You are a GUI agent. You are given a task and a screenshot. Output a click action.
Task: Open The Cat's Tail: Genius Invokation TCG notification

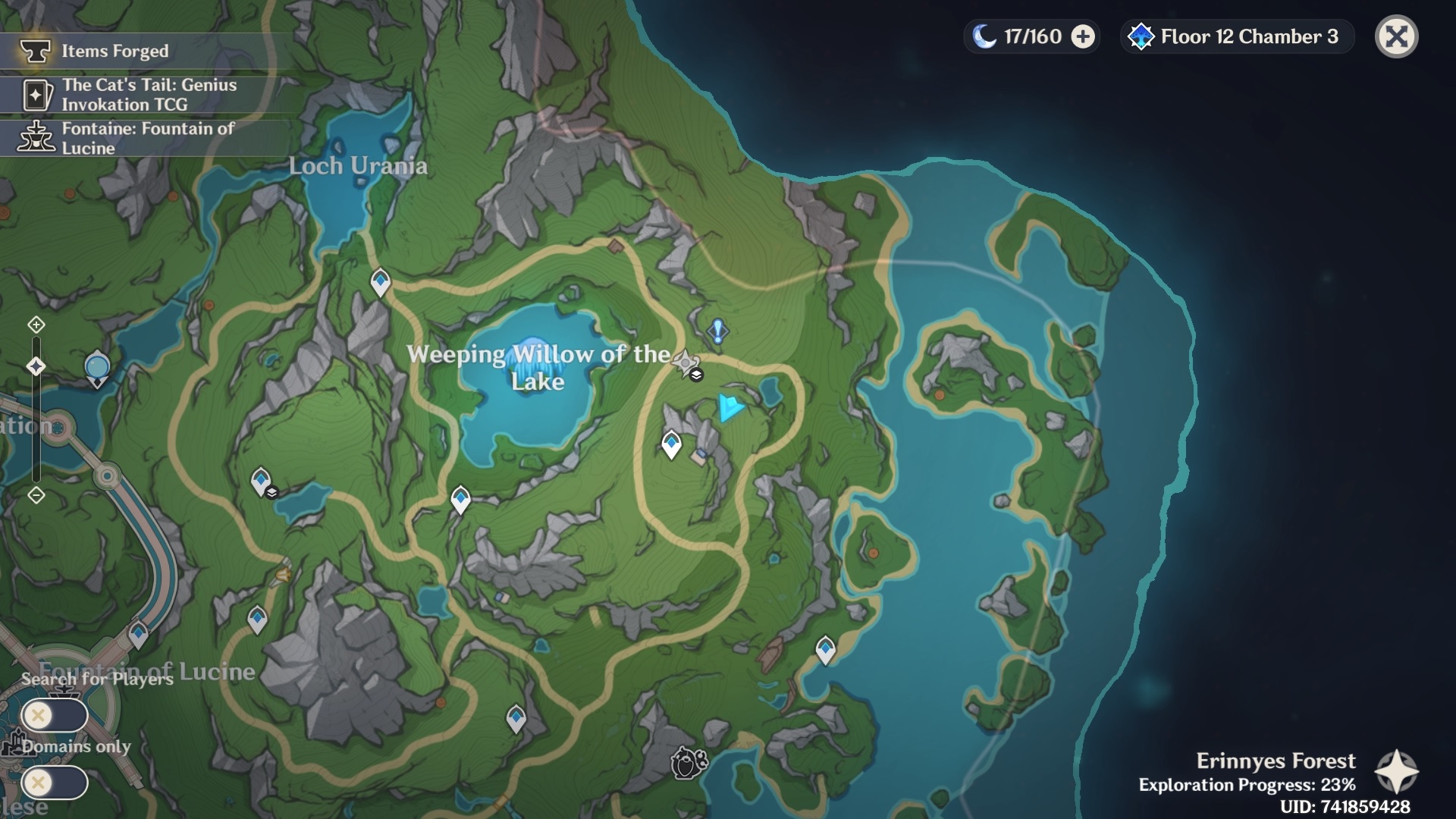click(x=149, y=95)
